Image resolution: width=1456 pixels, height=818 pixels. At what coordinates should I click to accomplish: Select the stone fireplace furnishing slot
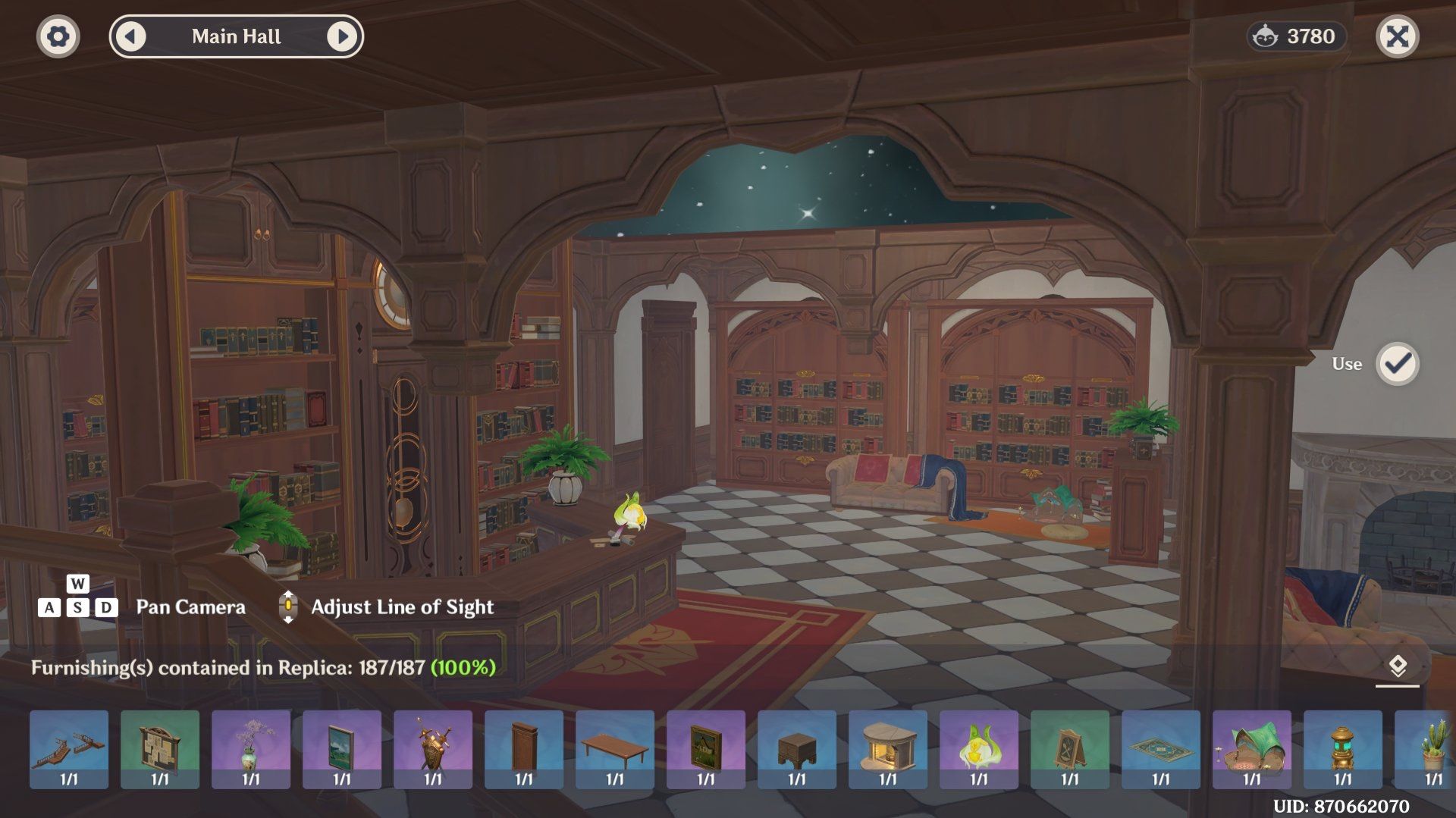[x=888, y=749]
